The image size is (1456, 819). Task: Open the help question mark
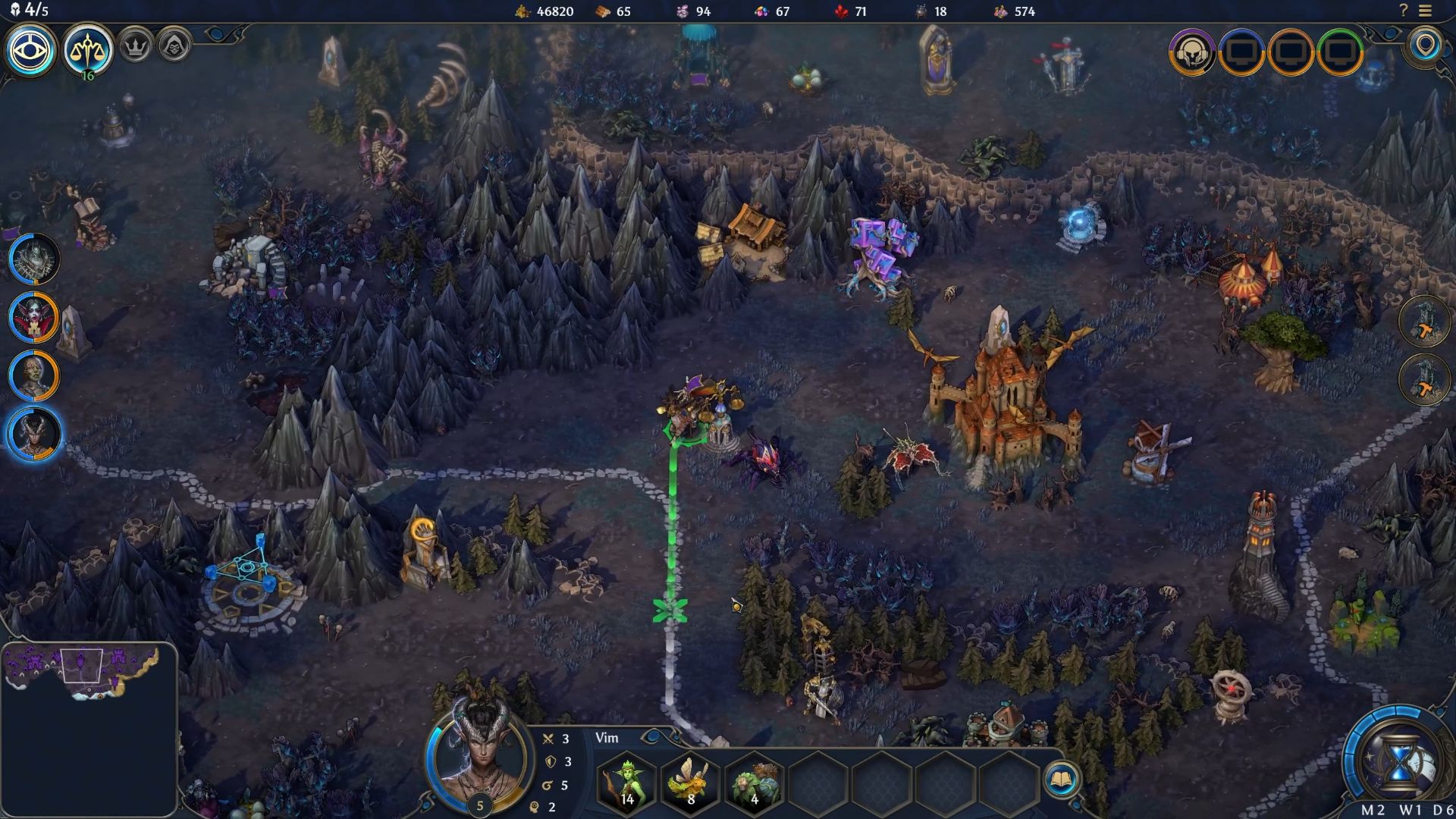point(1404,11)
